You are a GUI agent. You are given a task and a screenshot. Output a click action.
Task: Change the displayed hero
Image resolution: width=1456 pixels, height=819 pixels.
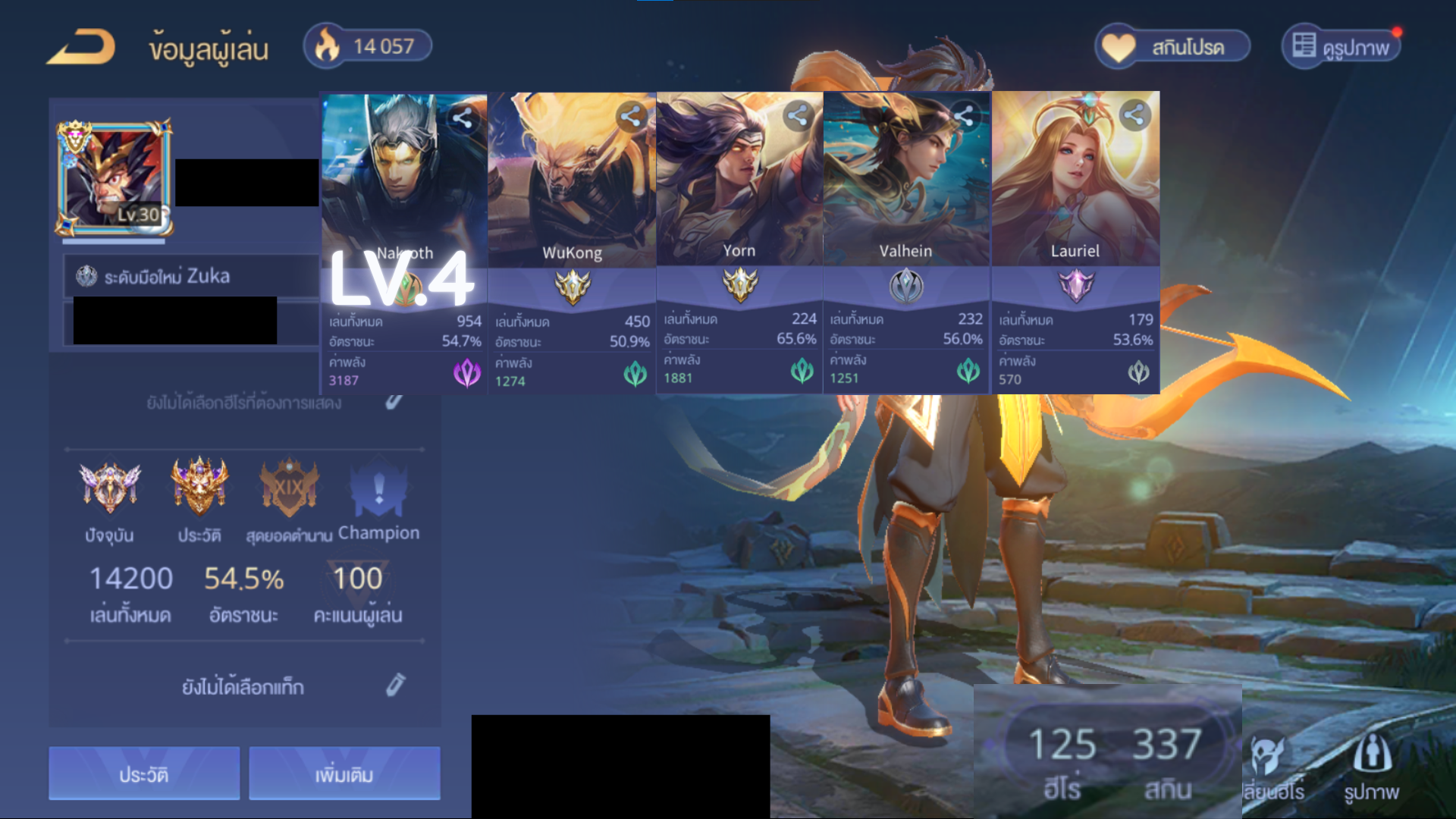click(1273, 767)
